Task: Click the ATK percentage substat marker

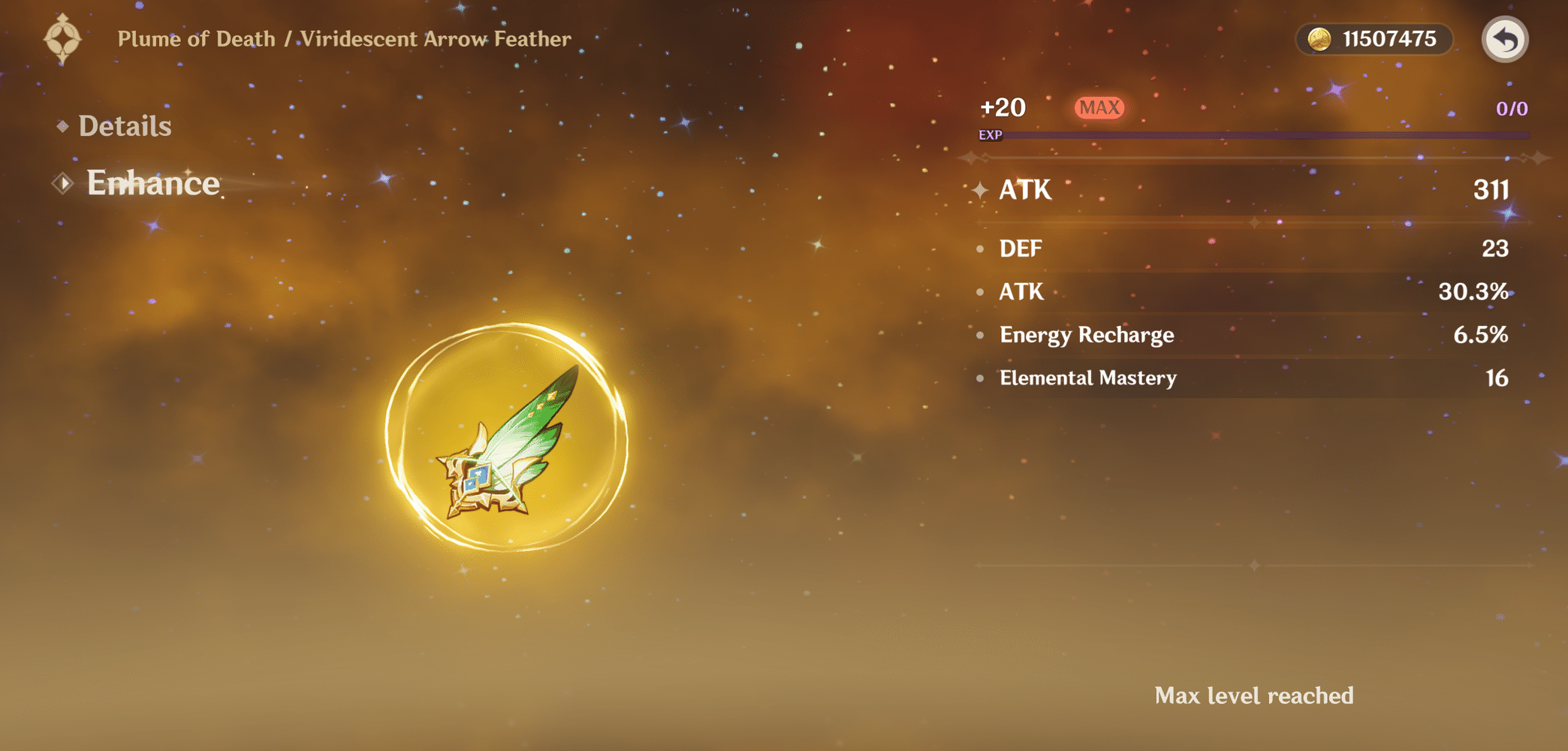Action: [x=981, y=292]
